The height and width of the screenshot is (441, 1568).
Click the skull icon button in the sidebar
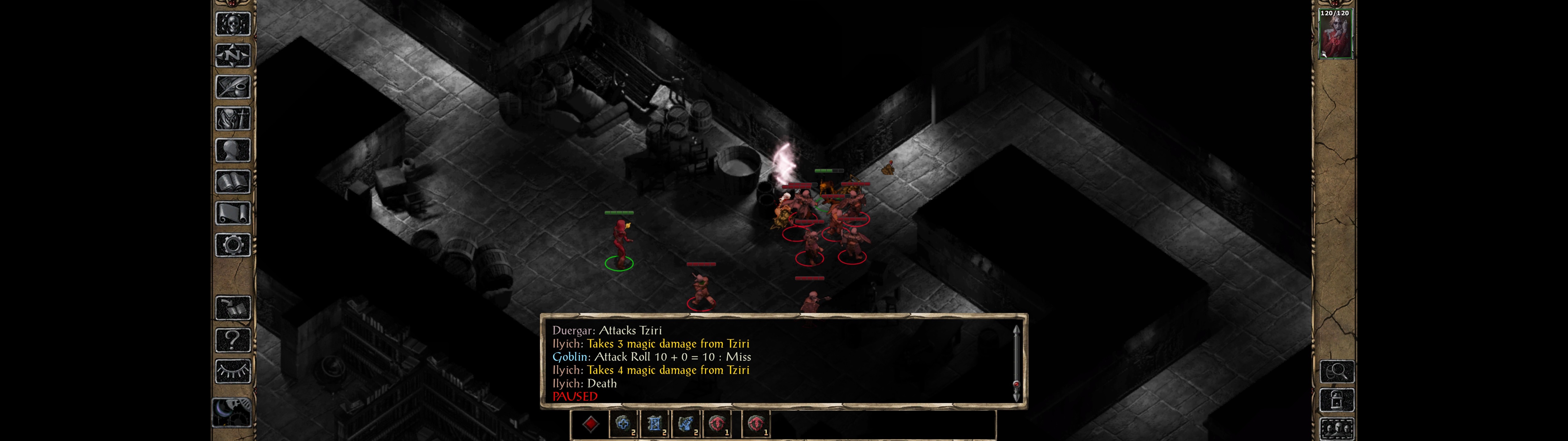(x=232, y=24)
